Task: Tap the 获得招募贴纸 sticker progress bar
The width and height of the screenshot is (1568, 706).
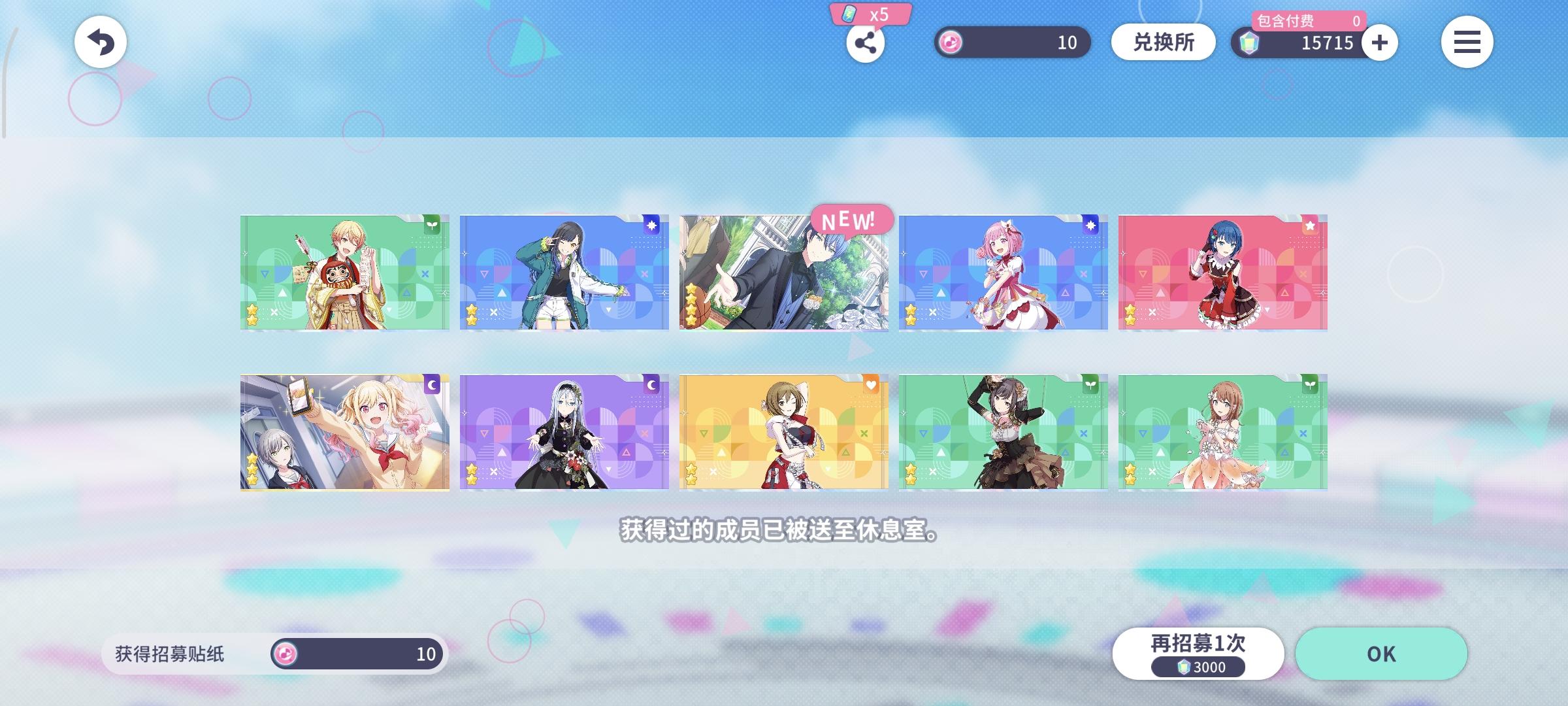Action: 274,654
